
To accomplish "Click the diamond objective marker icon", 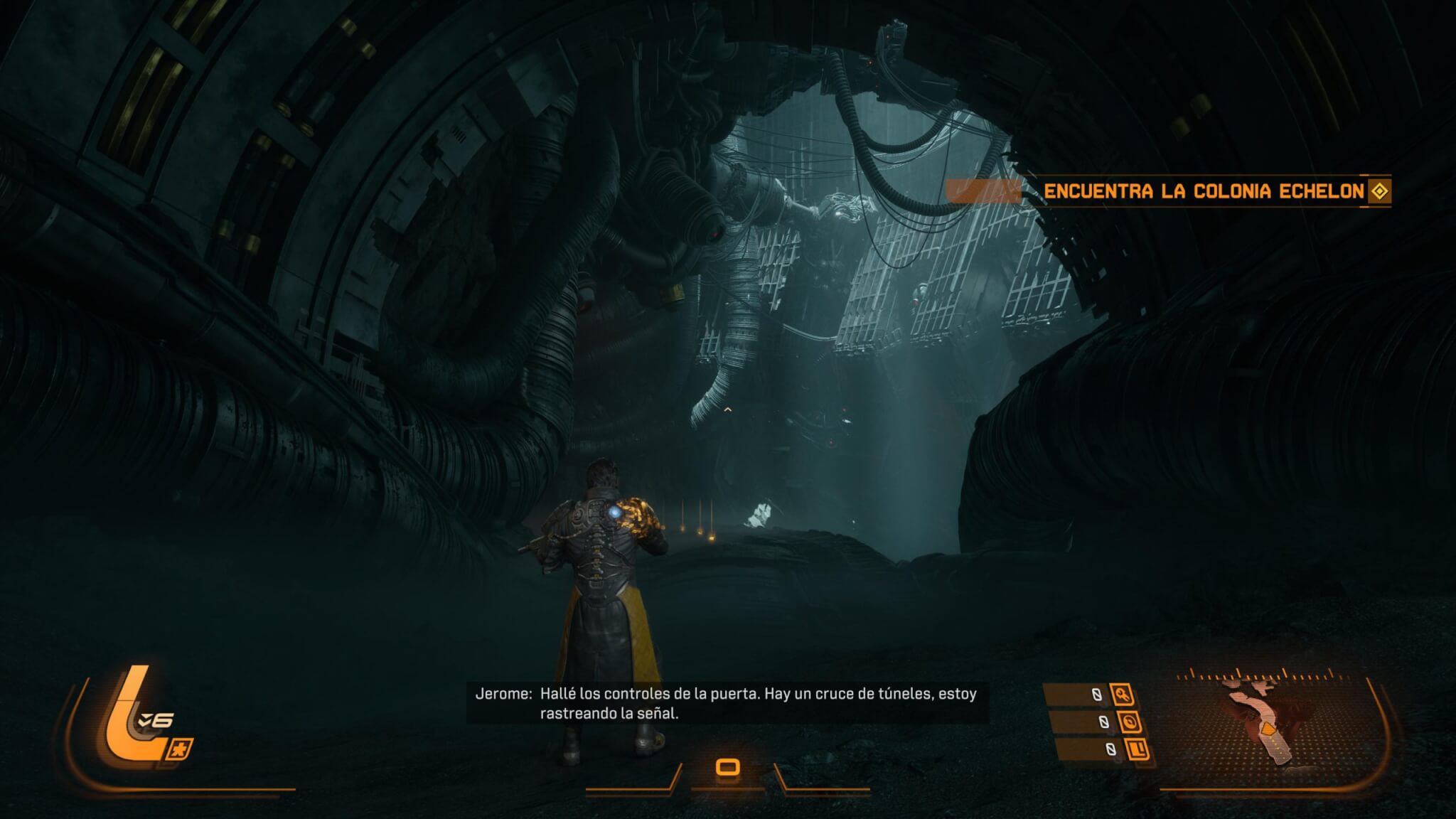I will [1379, 191].
